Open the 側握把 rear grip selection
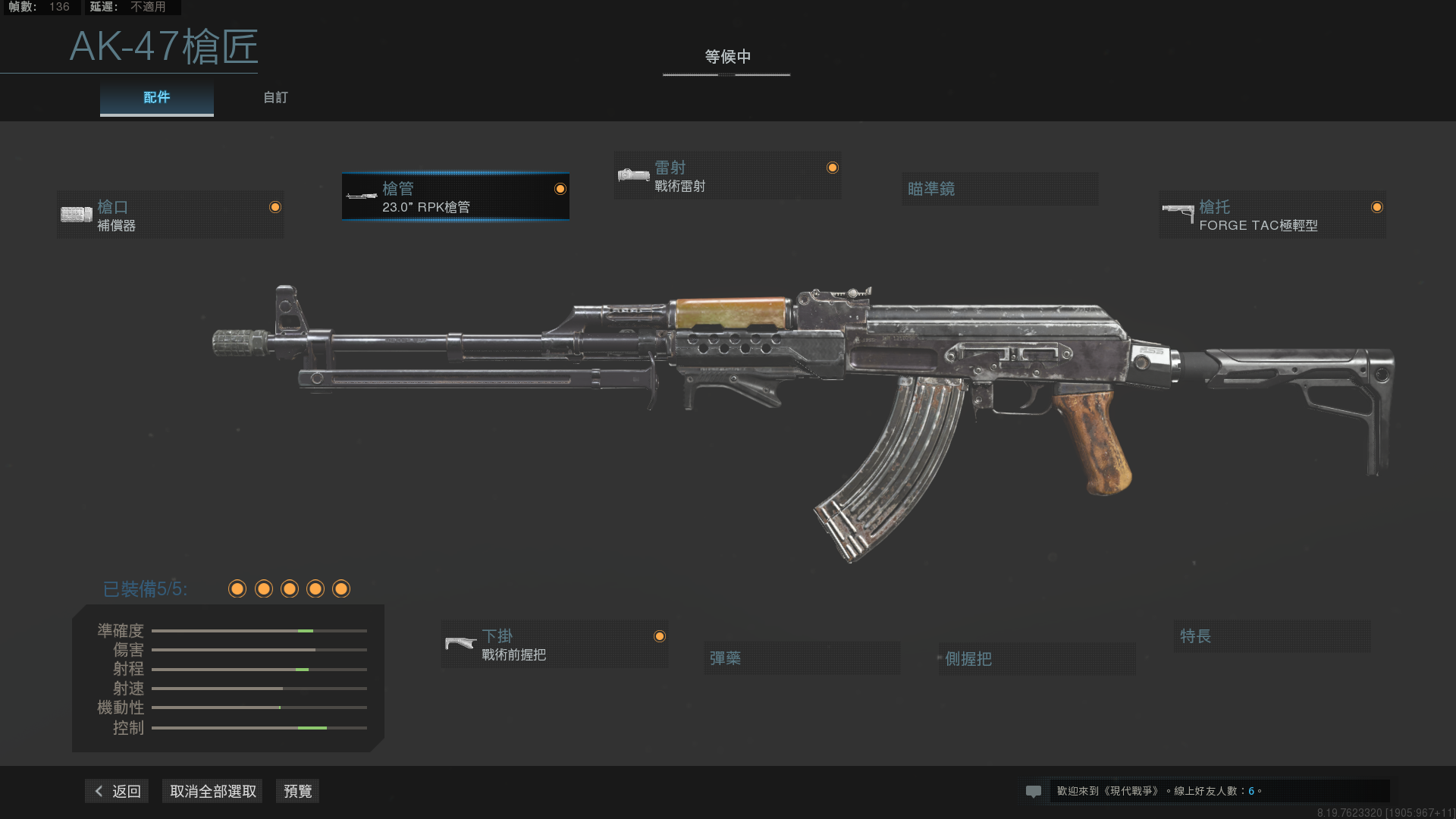Screen dimensions: 1456x819 coord(1036,658)
